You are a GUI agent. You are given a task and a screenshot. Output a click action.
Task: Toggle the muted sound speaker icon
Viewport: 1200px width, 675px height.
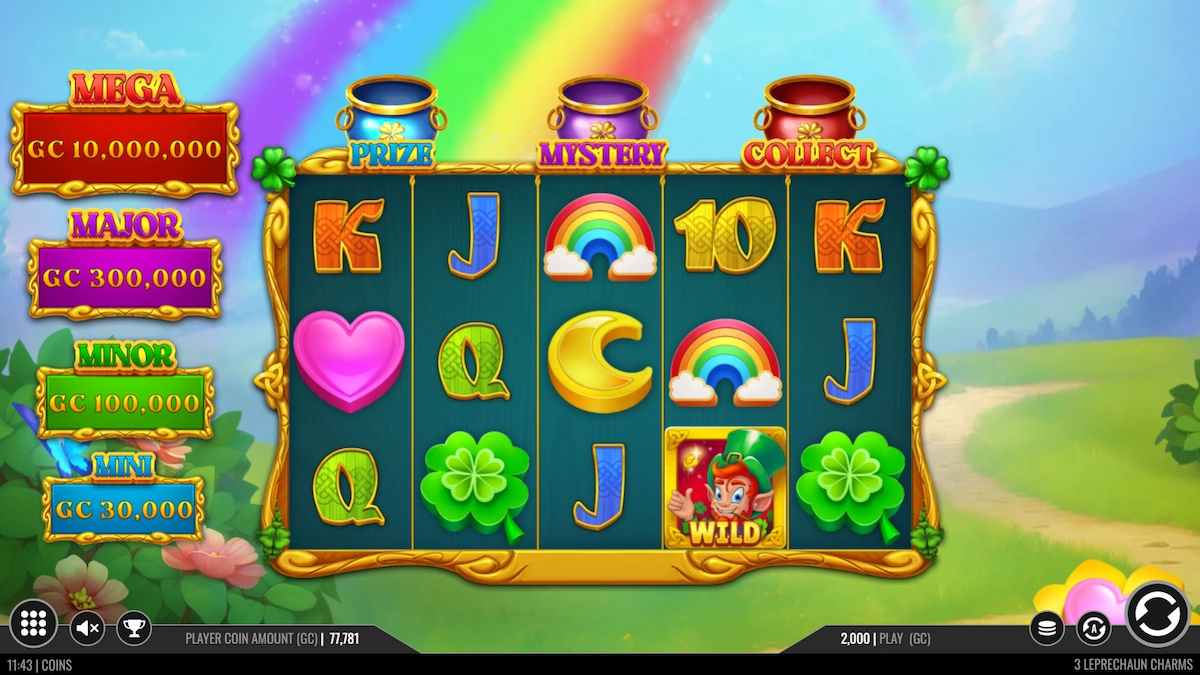coord(88,628)
